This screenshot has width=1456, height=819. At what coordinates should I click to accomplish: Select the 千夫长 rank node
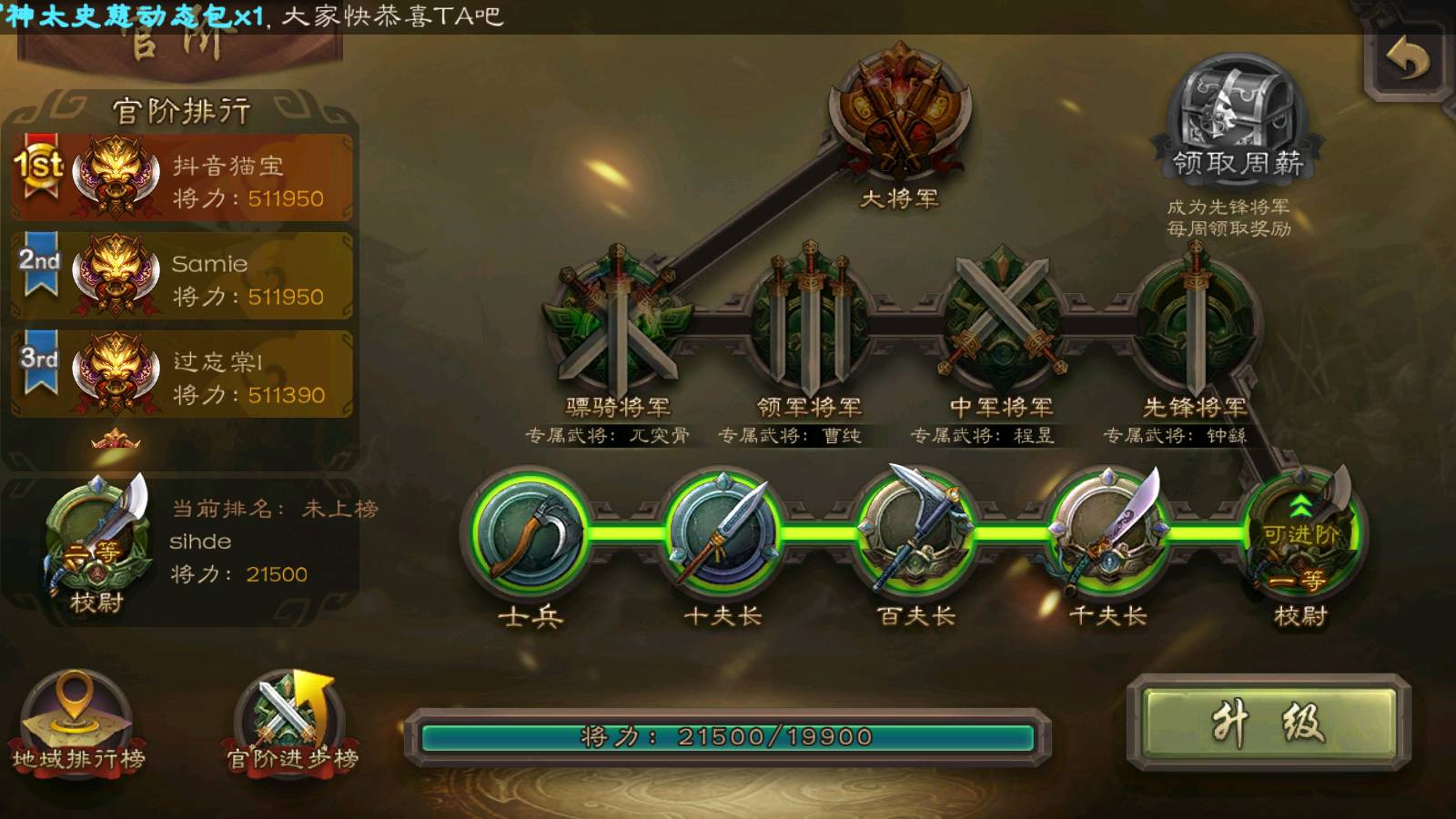pos(1107,533)
